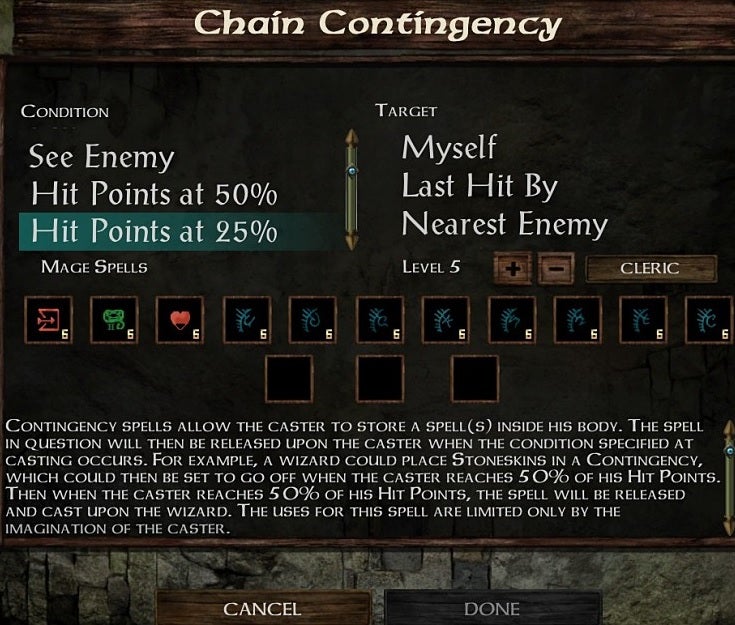The height and width of the screenshot is (625, 735).
Task: Click the description text scrollbar
Action: [726, 475]
